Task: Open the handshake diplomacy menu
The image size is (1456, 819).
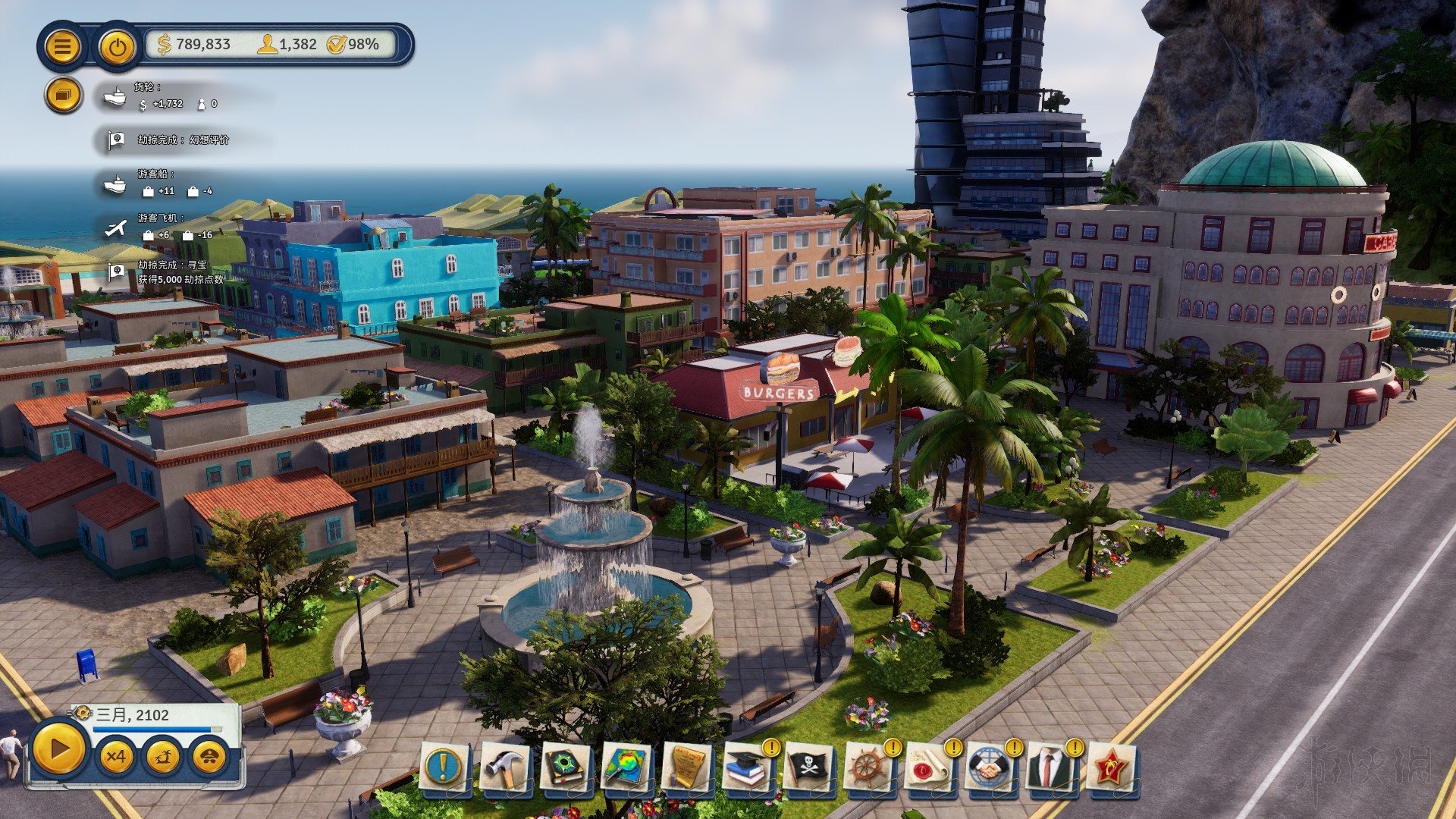Action: click(990, 767)
